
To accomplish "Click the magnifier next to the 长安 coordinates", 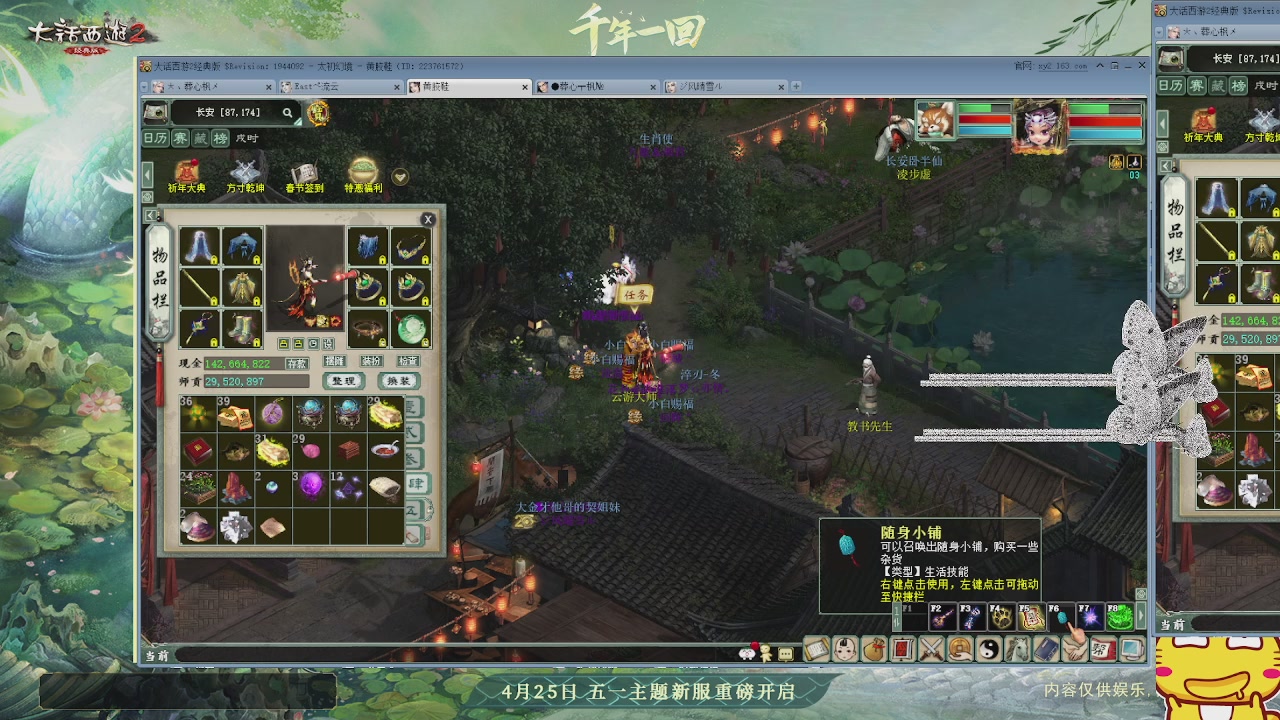I will click(288, 113).
